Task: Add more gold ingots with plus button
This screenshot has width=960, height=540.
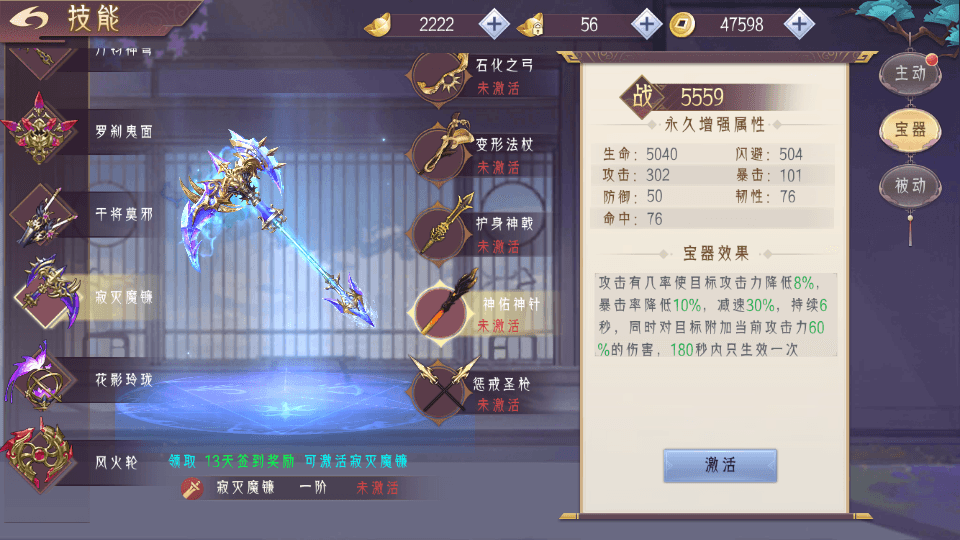Action: pos(495,23)
